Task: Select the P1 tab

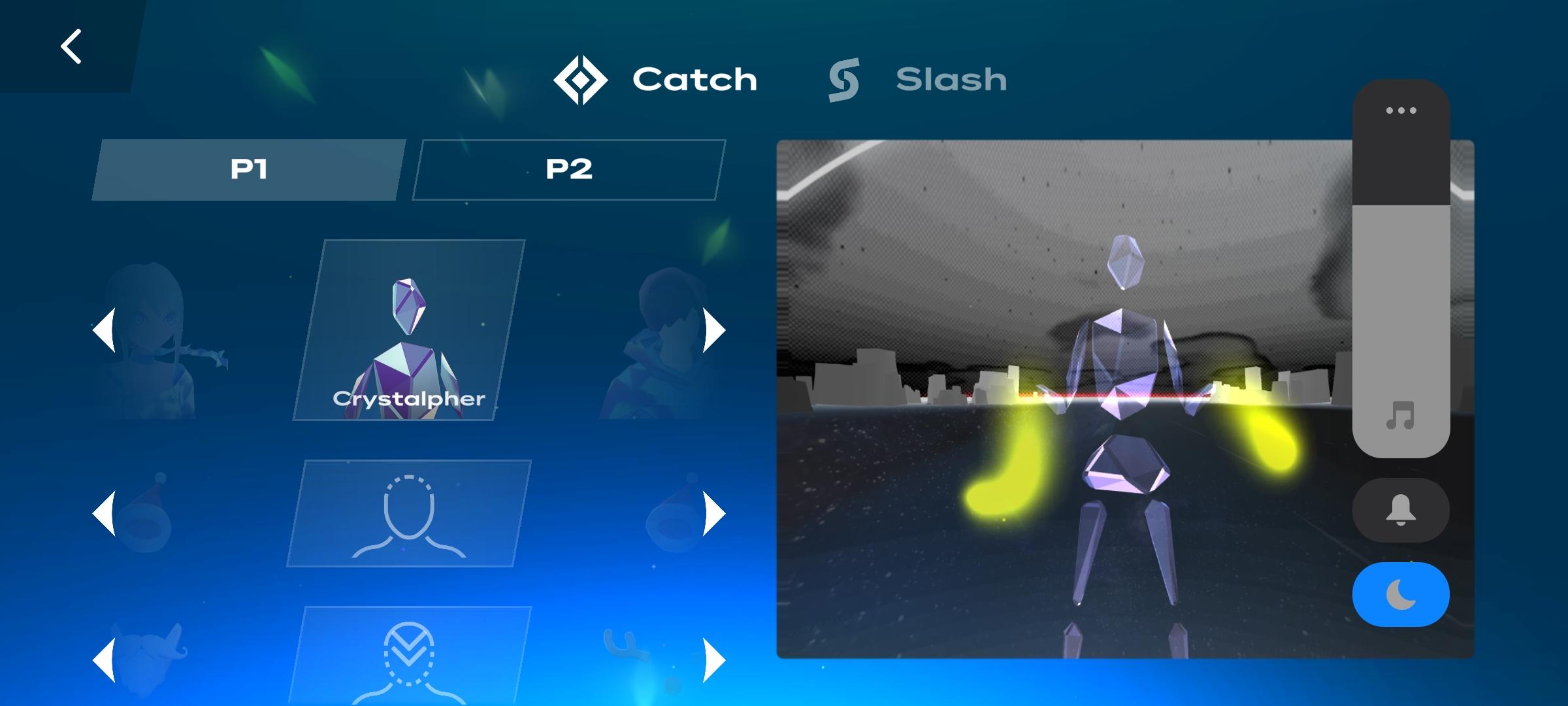Action: [249, 169]
